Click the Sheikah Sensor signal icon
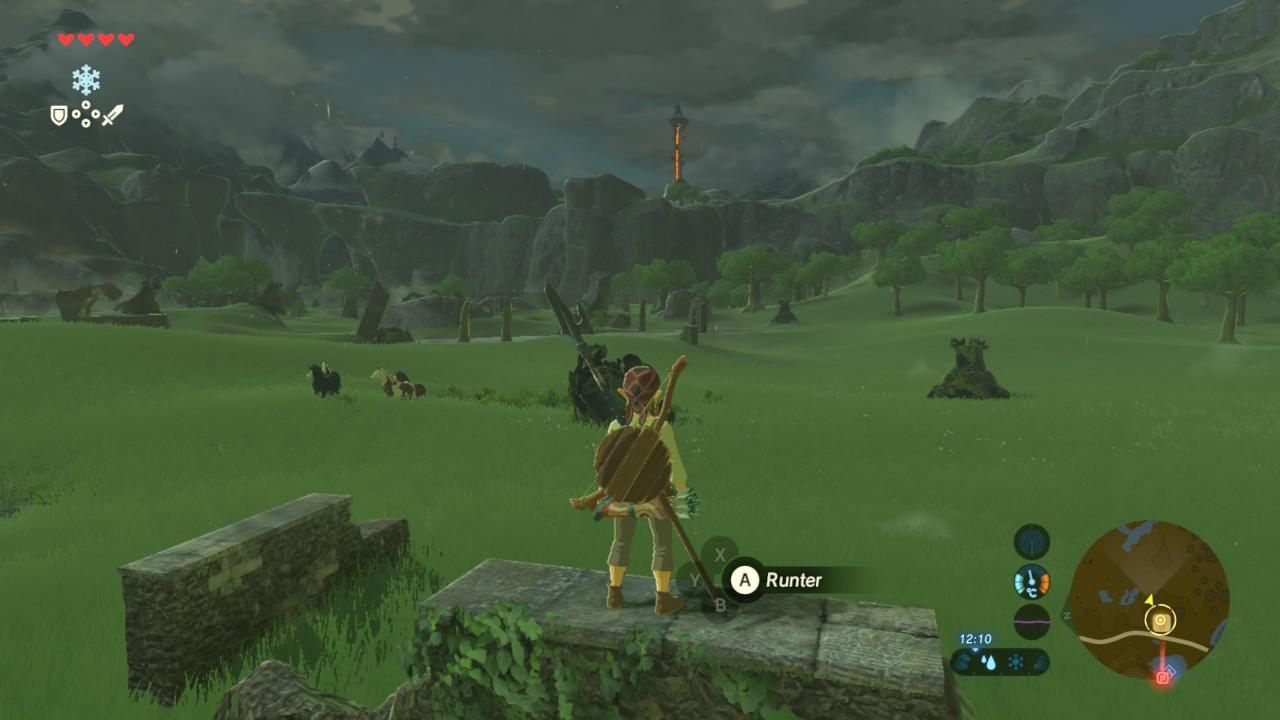The width and height of the screenshot is (1280, 720). 1031,542
